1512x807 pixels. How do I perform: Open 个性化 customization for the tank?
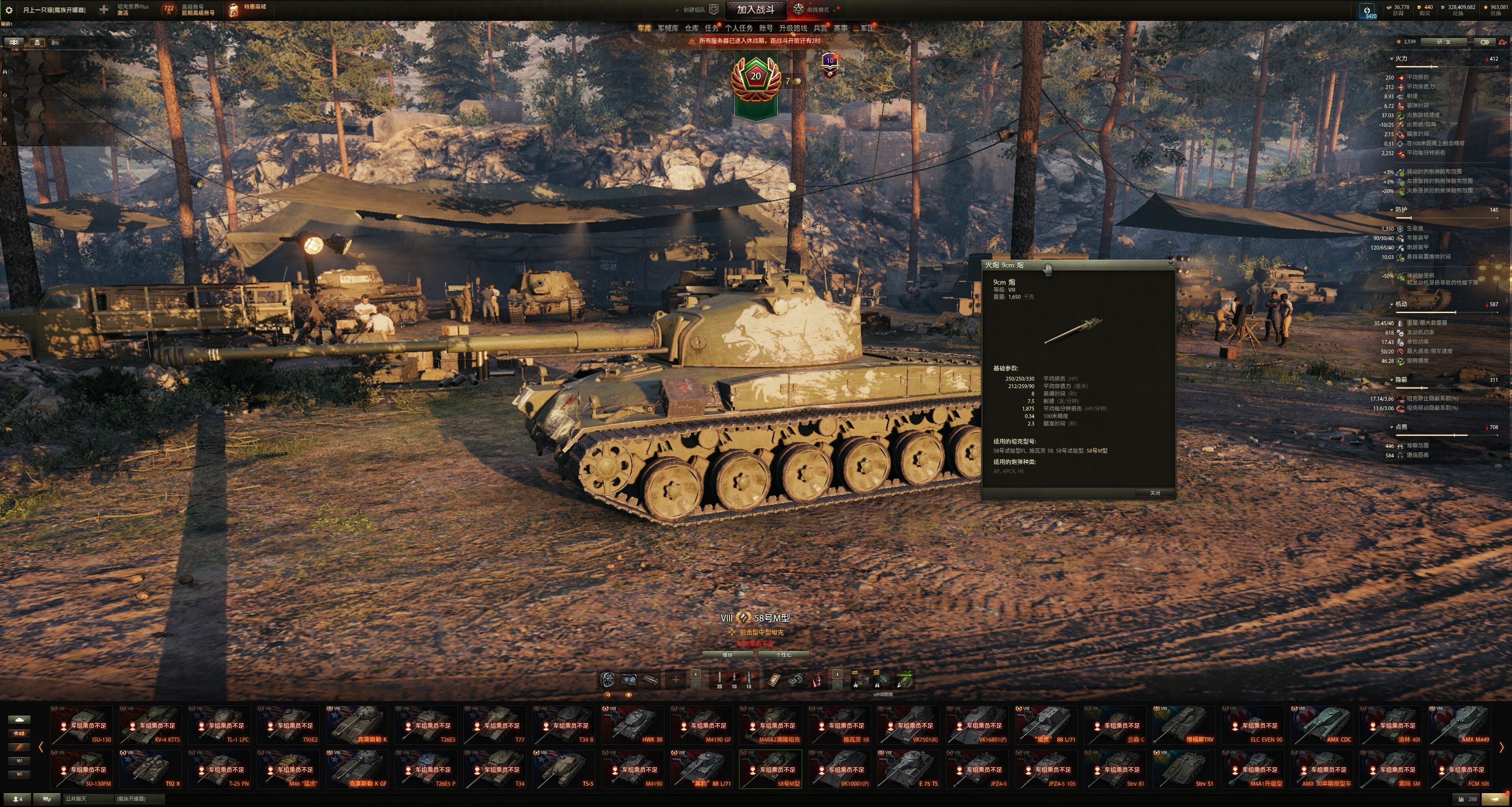click(x=784, y=655)
